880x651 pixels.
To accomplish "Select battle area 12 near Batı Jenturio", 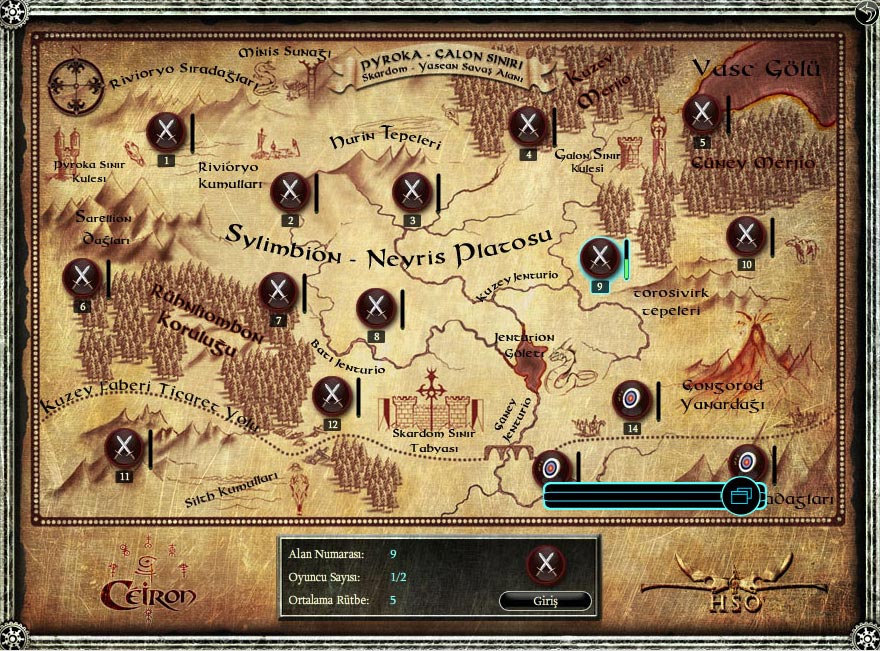I will (x=332, y=396).
